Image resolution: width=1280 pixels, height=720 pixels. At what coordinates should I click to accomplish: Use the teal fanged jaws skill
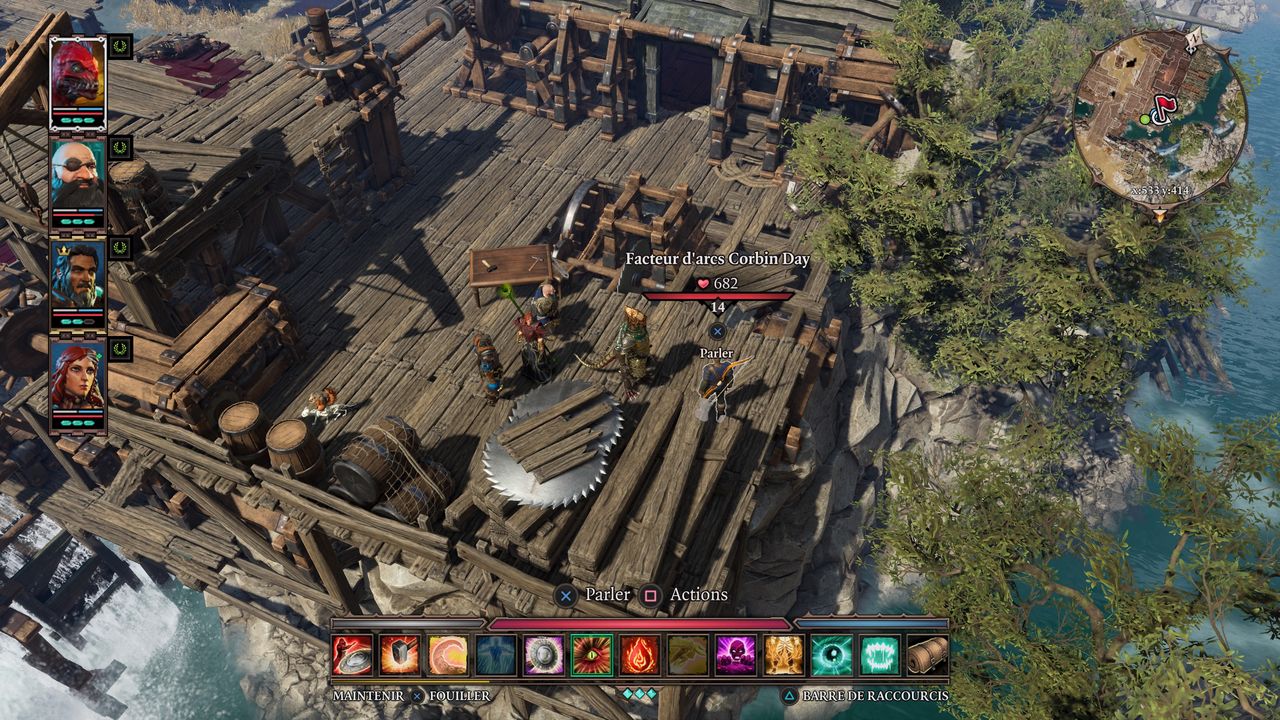880,655
